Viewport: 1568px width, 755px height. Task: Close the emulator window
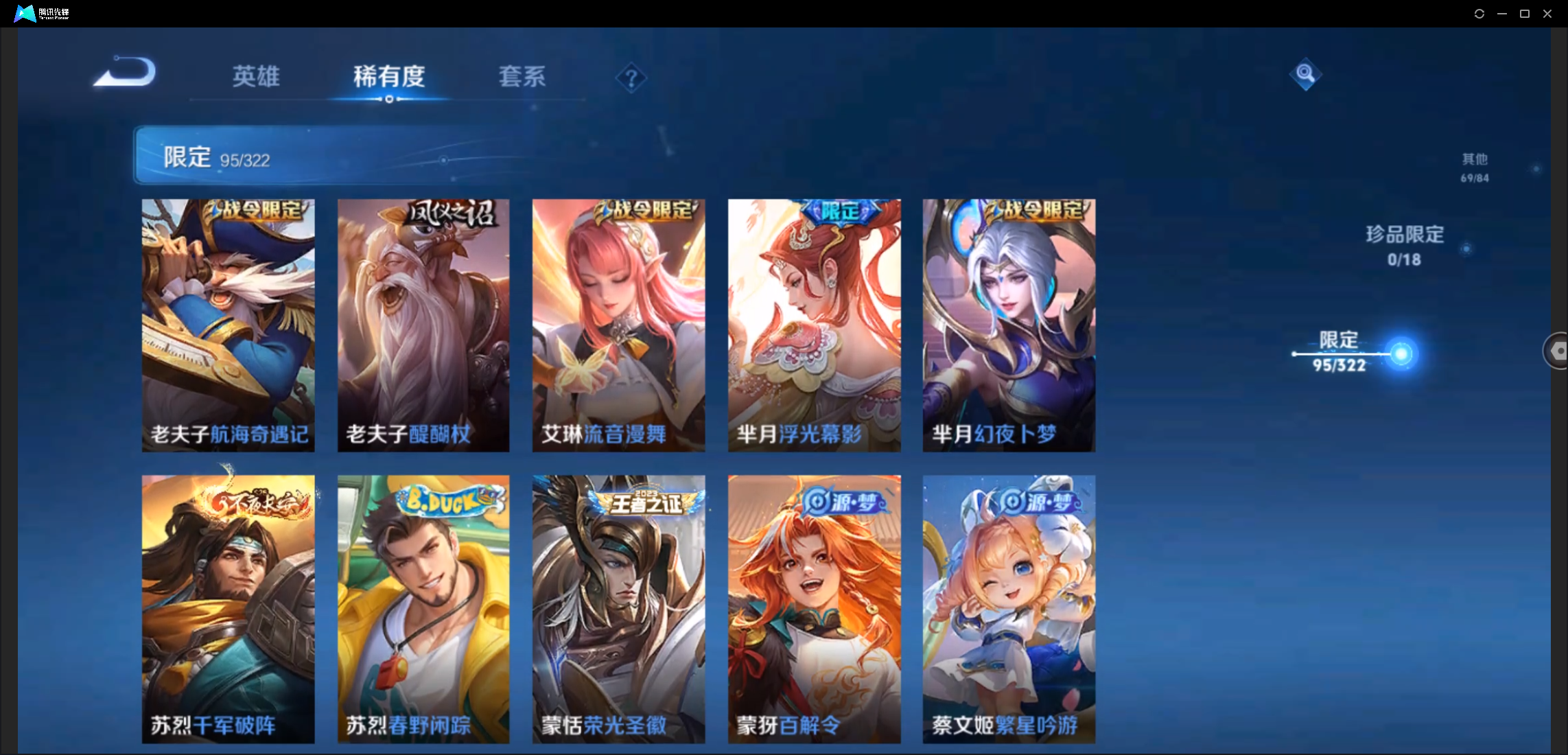click(1547, 14)
